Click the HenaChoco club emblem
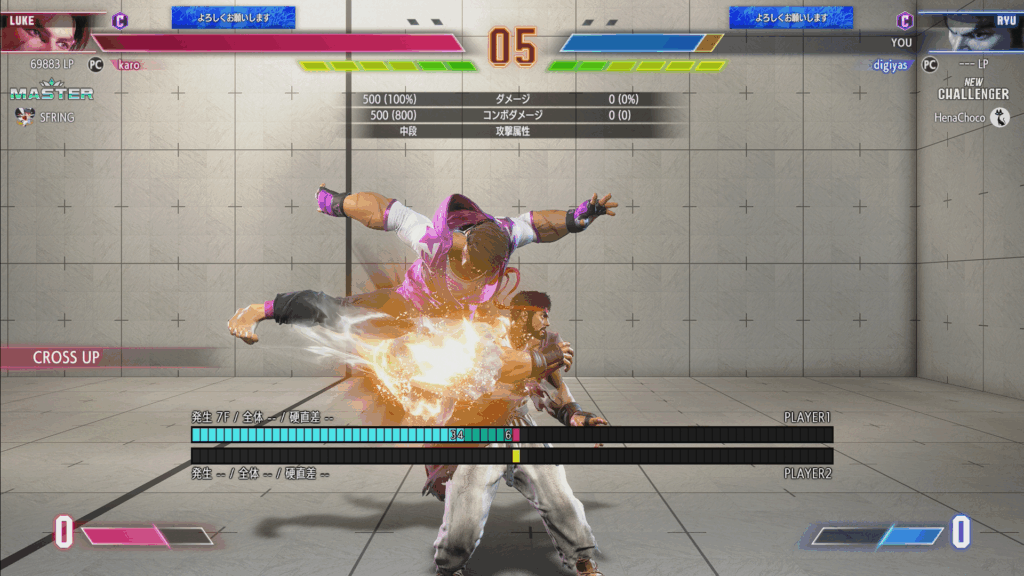The width and height of the screenshot is (1024, 576). (x=999, y=118)
